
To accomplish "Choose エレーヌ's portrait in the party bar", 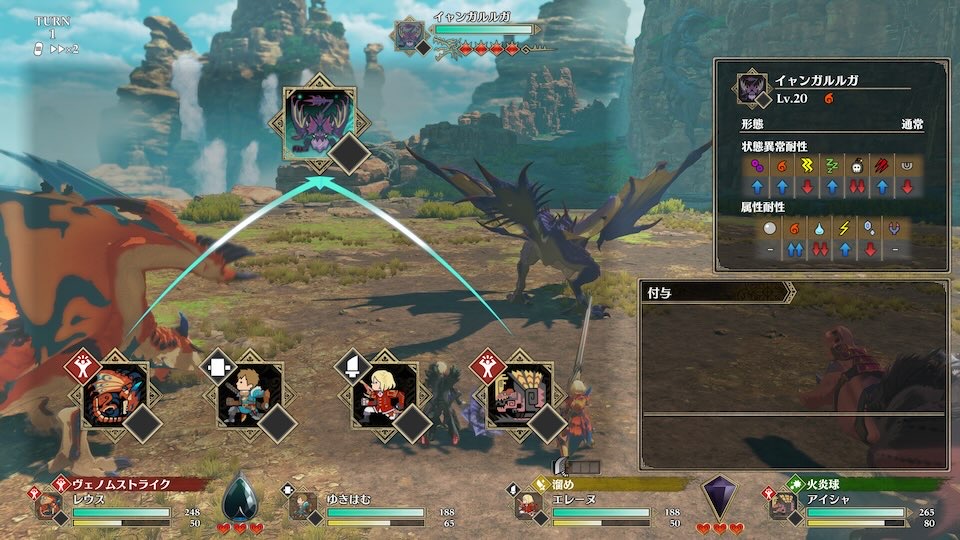I will pyautogui.click(x=529, y=506).
